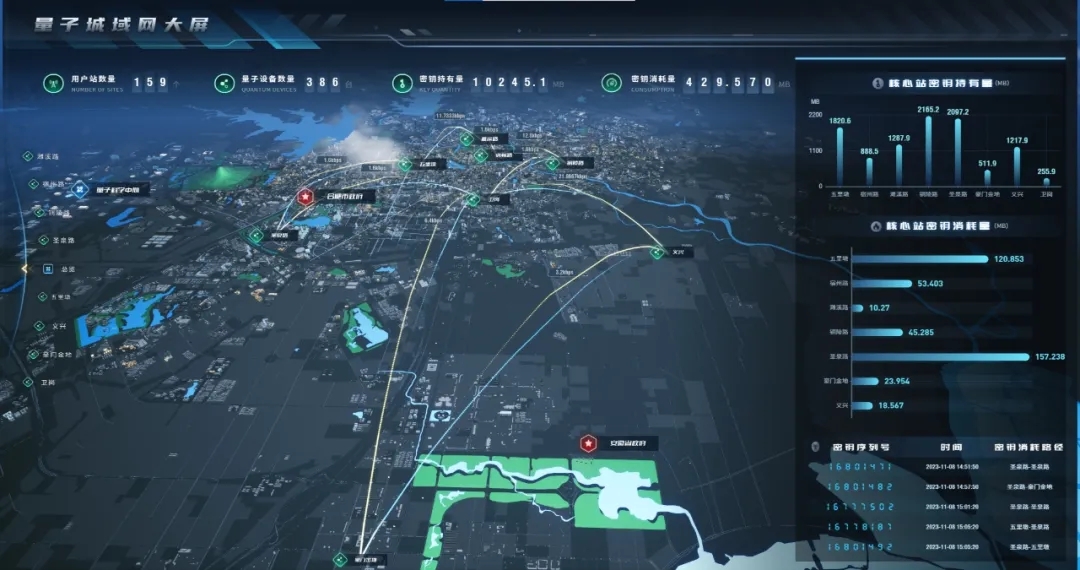This screenshot has width=1080, height=570.
Task: Click the 合肥市政府 red star map marker
Action: click(x=305, y=196)
